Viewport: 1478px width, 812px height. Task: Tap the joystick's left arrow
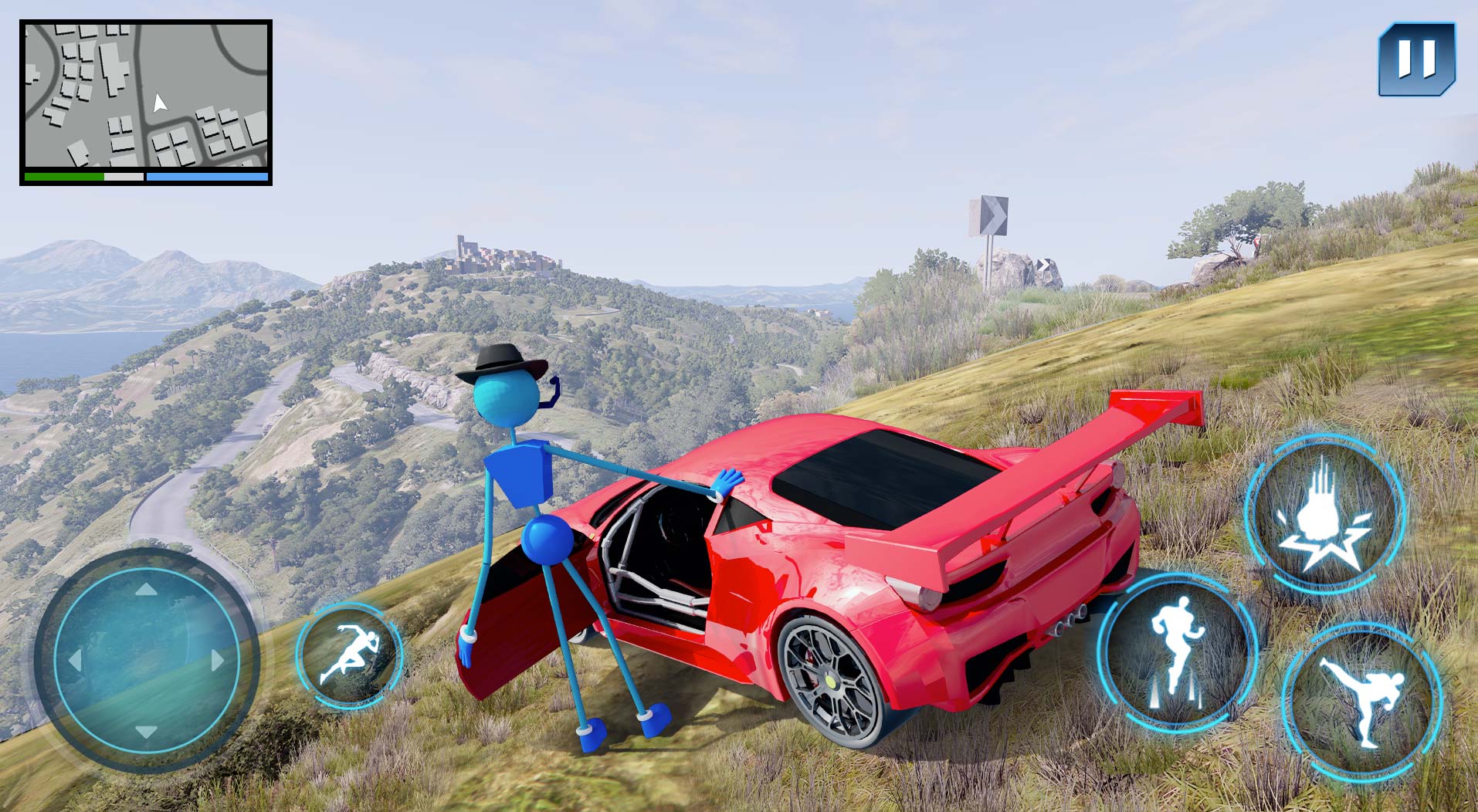[76, 660]
